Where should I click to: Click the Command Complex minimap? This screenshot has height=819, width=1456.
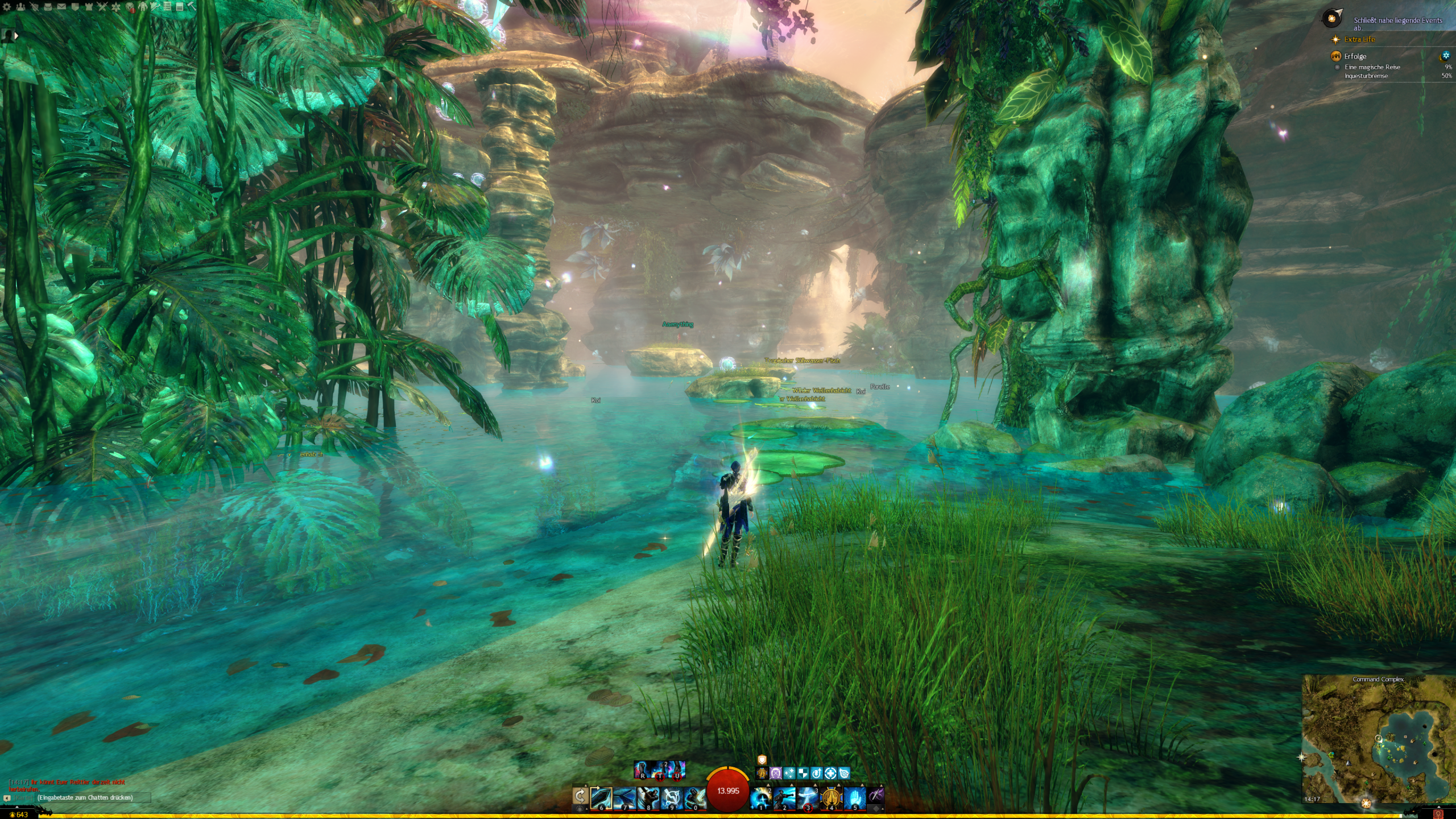[1378, 739]
